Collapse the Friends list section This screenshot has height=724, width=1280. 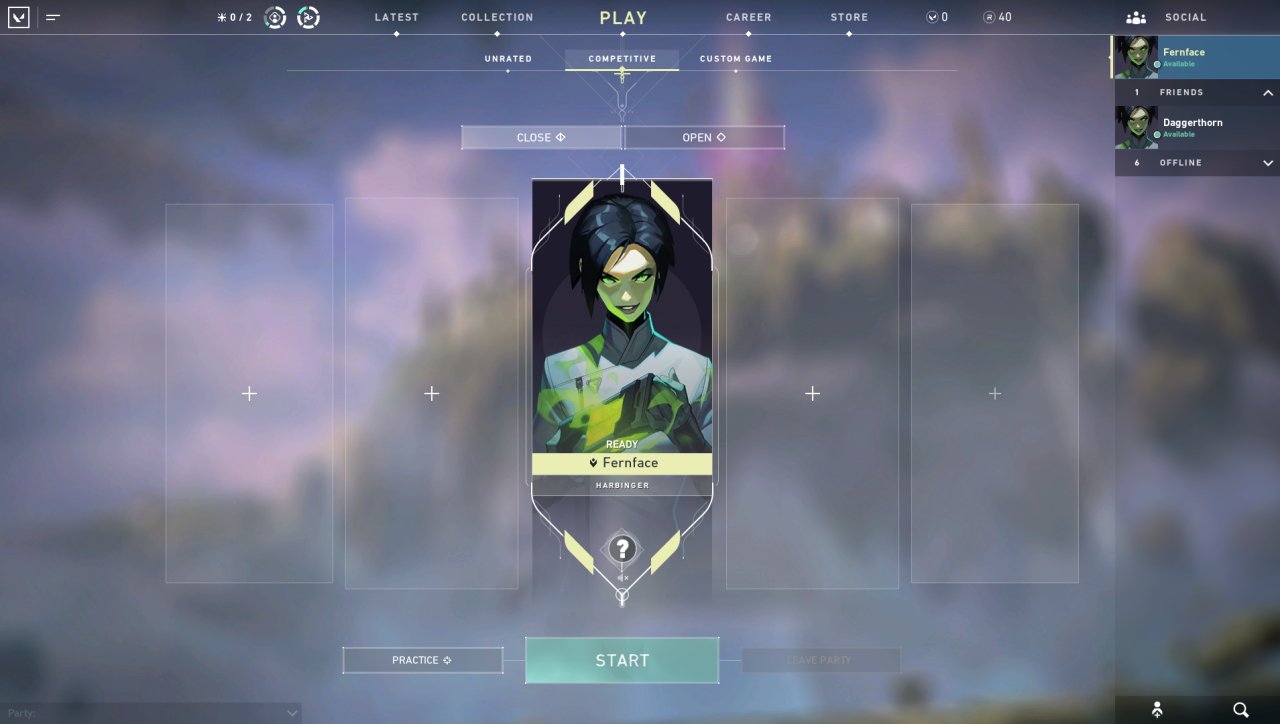coord(1267,93)
